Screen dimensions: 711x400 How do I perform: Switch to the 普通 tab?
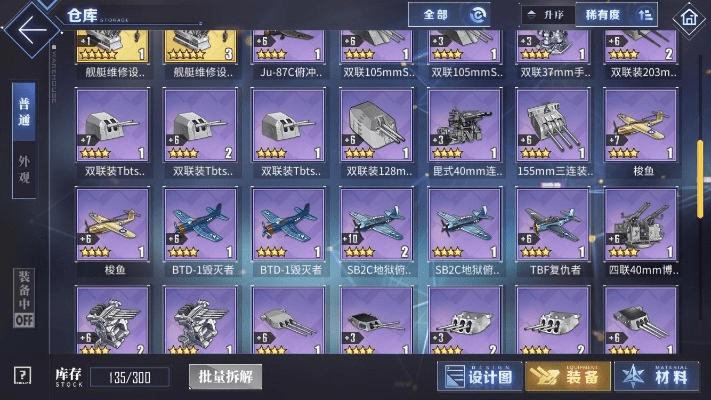24,112
